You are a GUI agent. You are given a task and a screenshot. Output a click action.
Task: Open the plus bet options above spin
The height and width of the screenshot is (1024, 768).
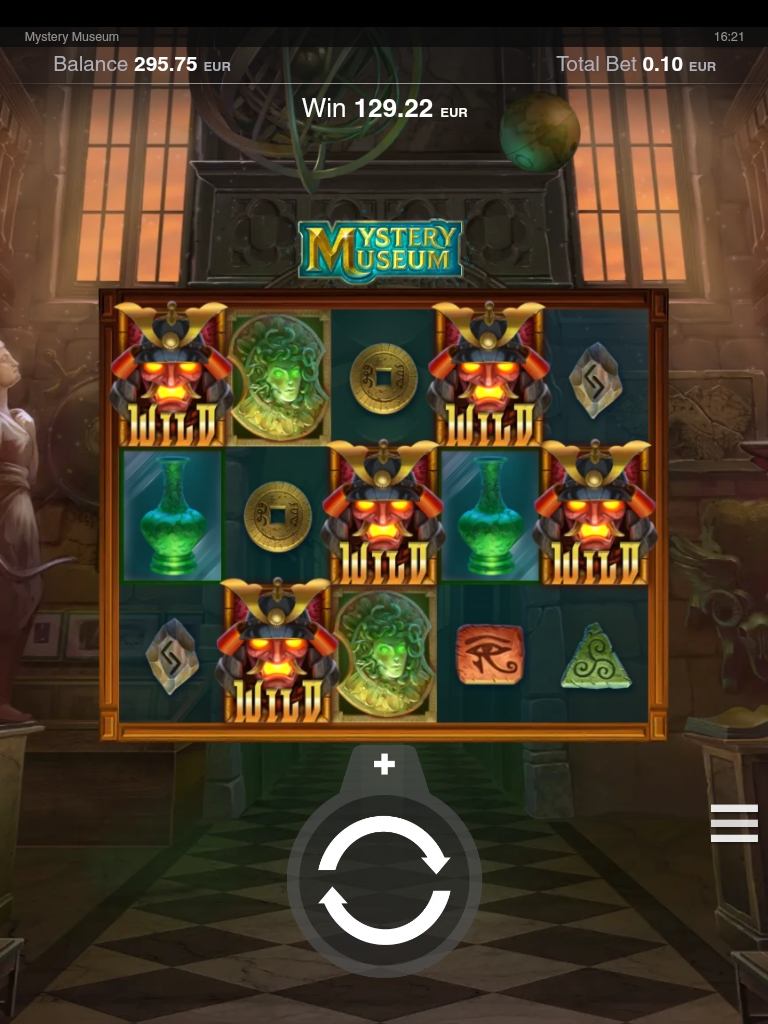pyautogui.click(x=384, y=765)
